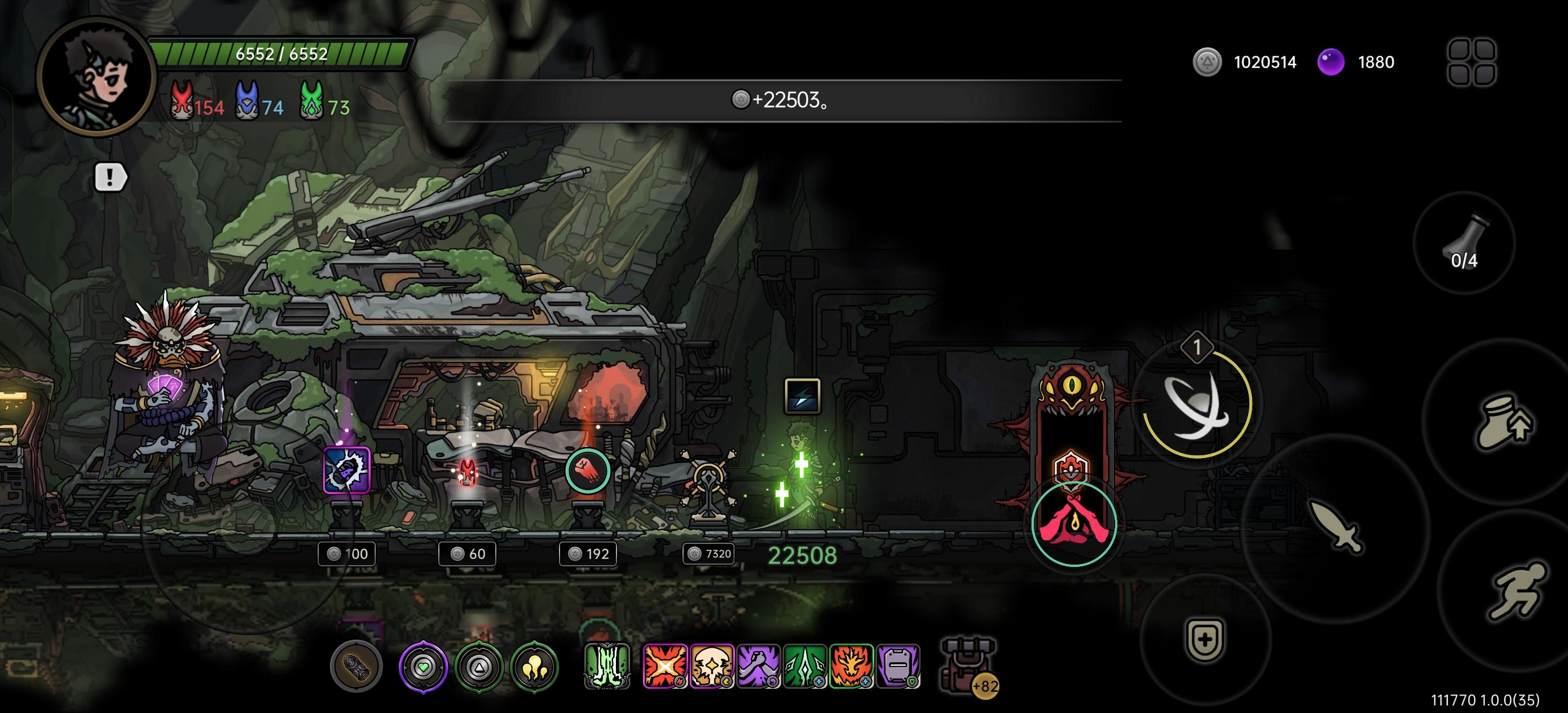Viewport: 1568px width, 713px height.
Task: Tap the player character portrait
Action: pos(97,77)
